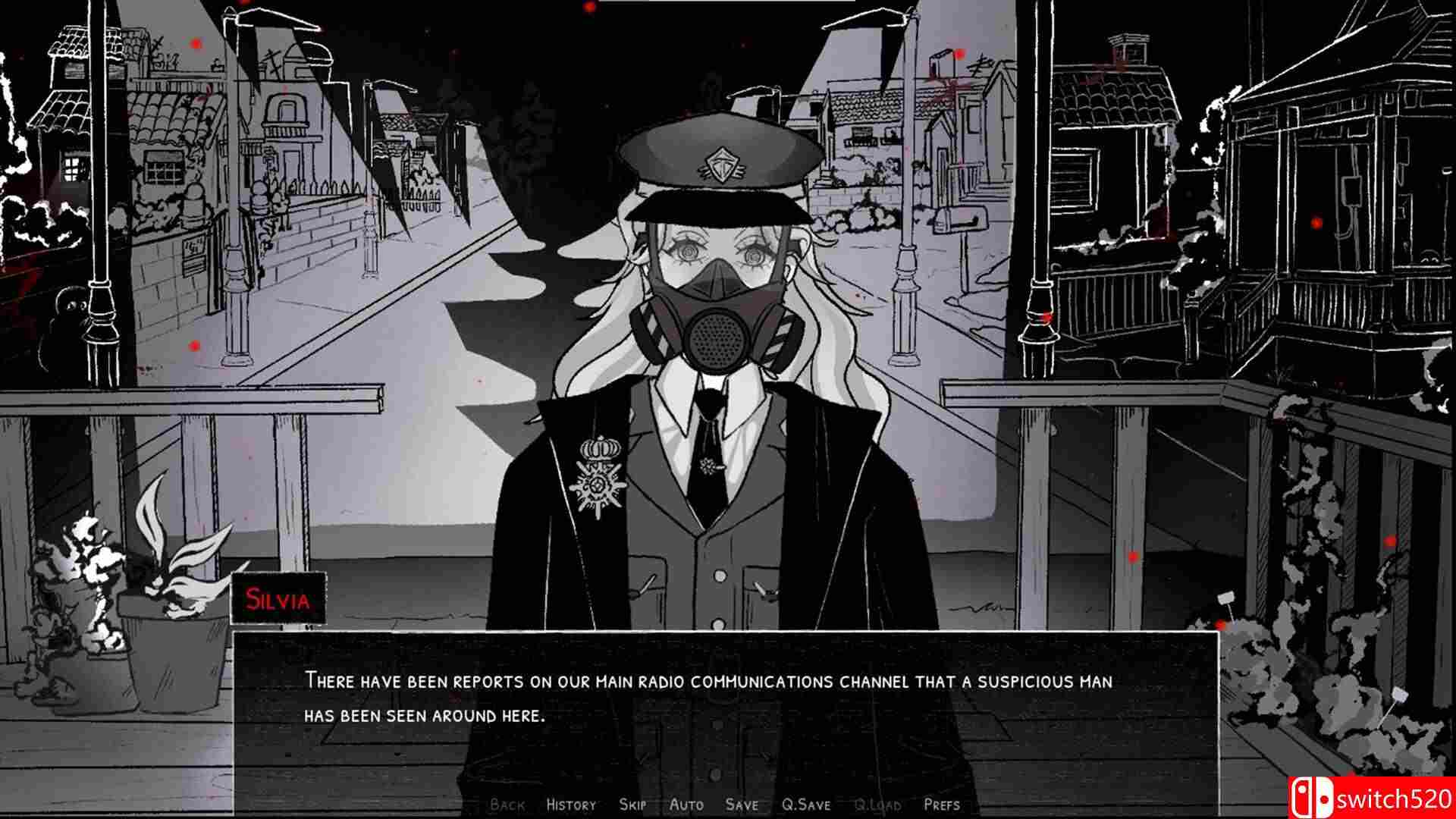Perform a quick save via Q.Save
1456x819 pixels.
[806, 804]
